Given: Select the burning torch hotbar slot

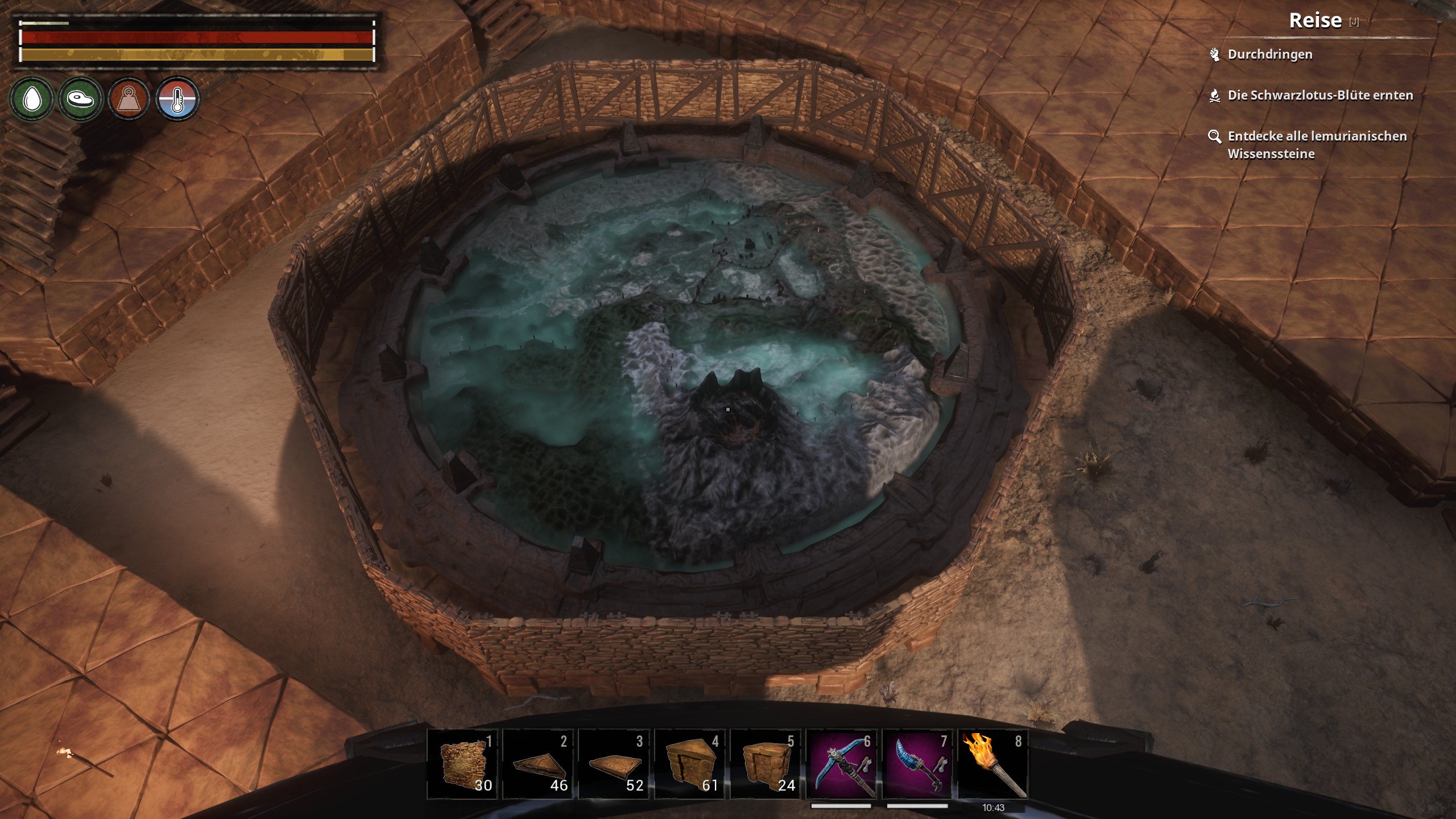Looking at the screenshot, I should (x=993, y=764).
